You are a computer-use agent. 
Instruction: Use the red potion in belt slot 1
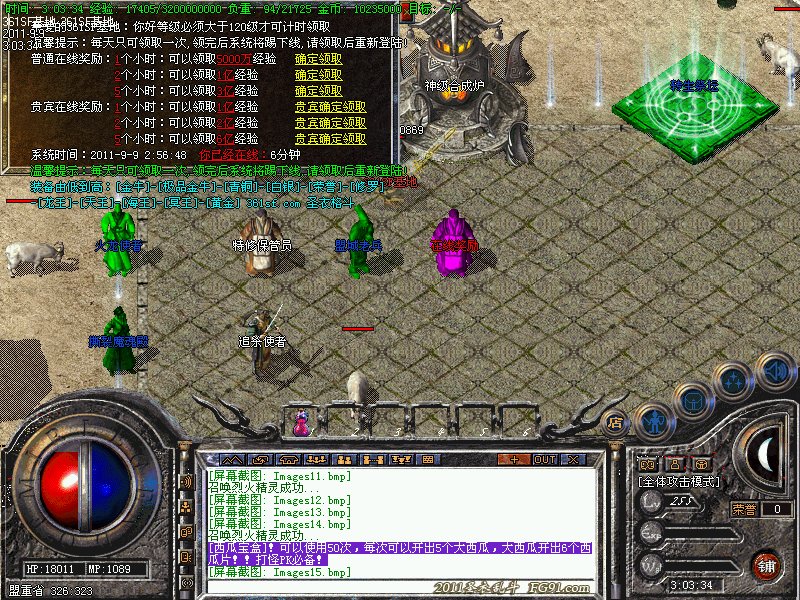point(301,424)
